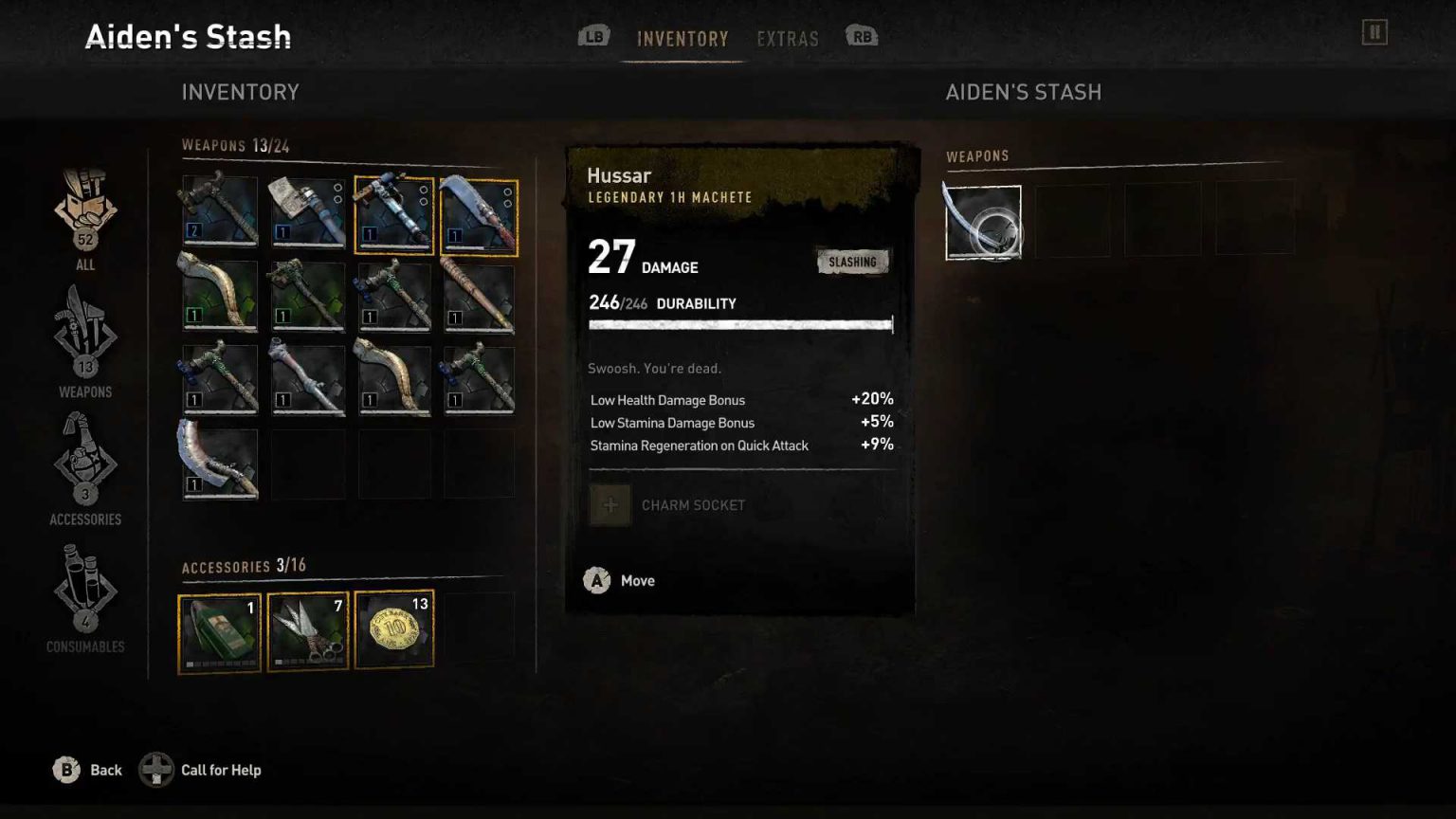The width and height of the screenshot is (1456, 819).
Task: Switch to the Inventory tab
Action: (682, 39)
